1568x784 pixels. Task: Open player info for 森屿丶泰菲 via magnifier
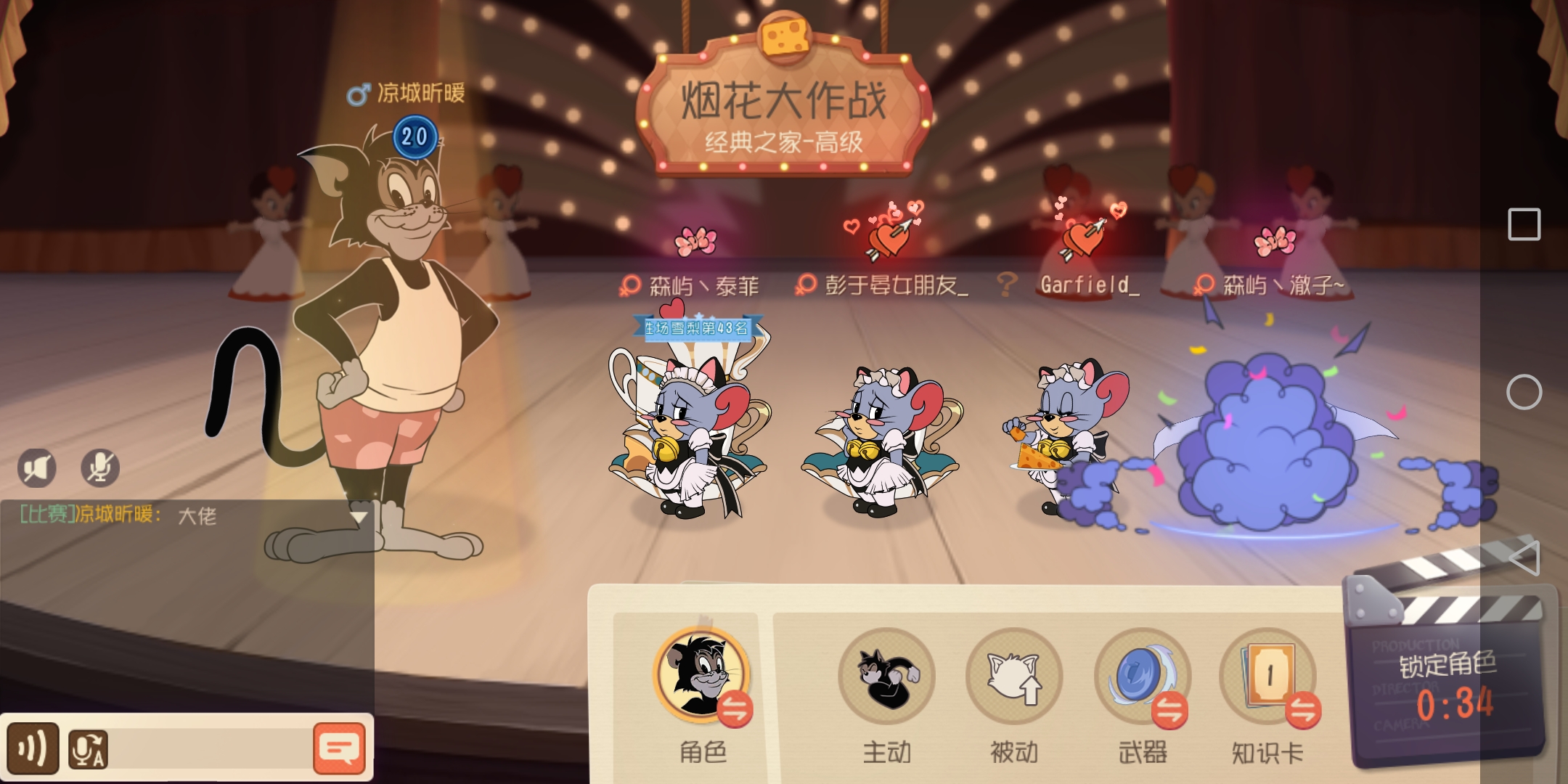coord(631,286)
